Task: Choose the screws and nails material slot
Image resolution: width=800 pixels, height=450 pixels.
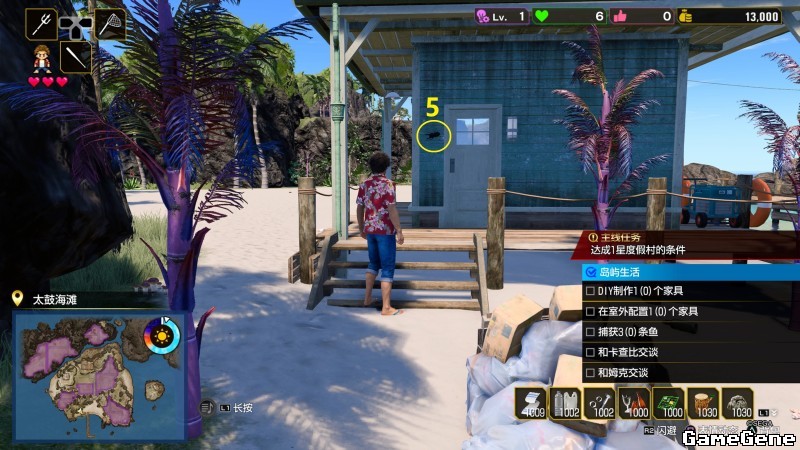Action: 602,402
